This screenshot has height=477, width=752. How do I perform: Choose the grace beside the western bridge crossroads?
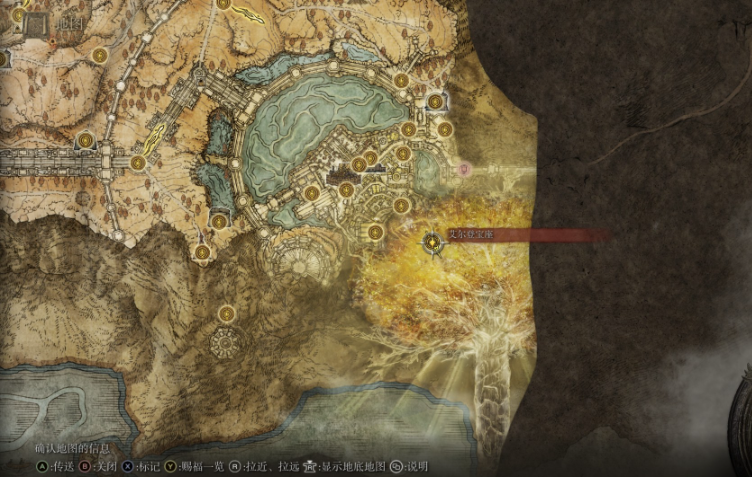pos(137,162)
